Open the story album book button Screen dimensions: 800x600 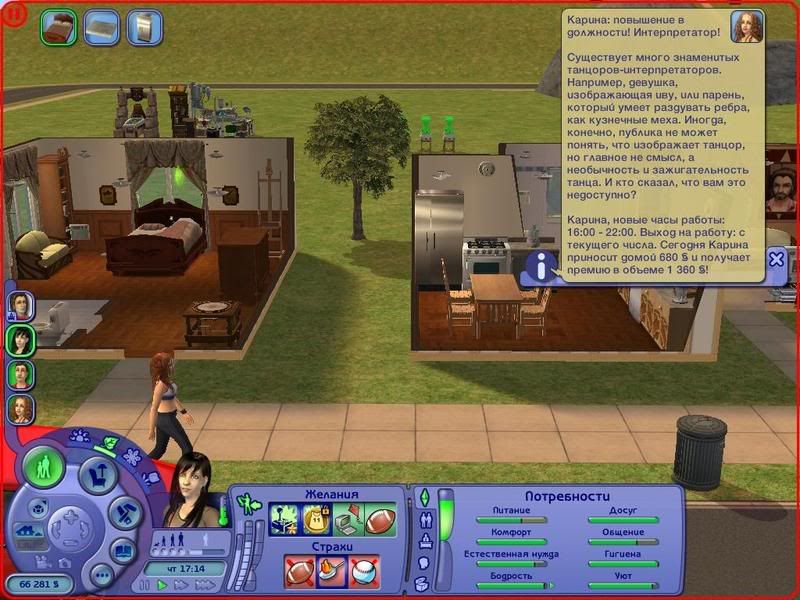point(123,552)
